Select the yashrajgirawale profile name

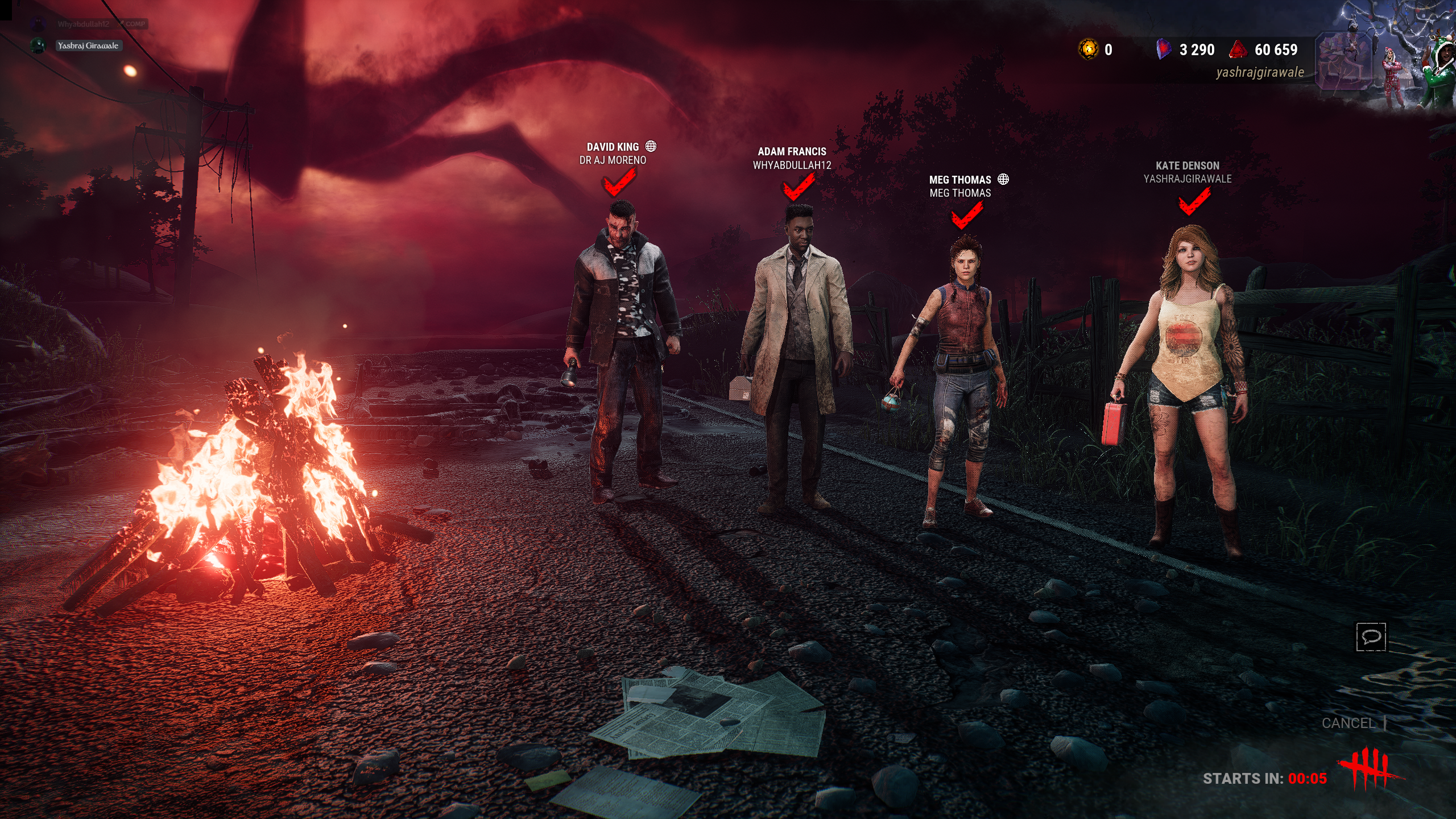(x=1260, y=72)
